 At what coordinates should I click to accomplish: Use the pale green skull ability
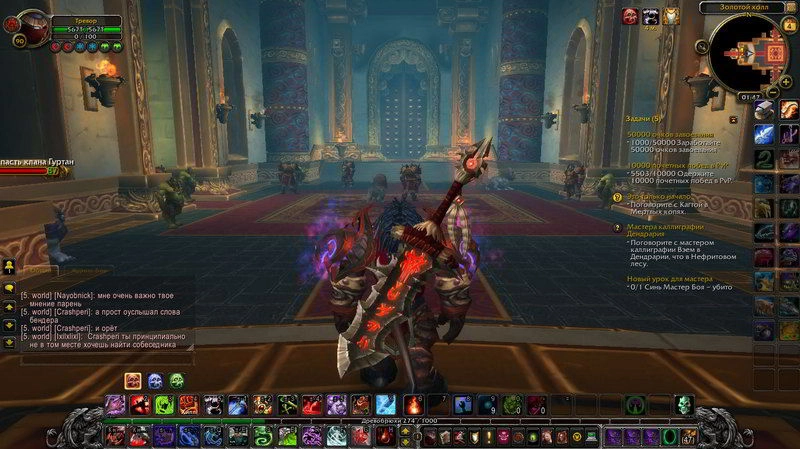point(684,405)
